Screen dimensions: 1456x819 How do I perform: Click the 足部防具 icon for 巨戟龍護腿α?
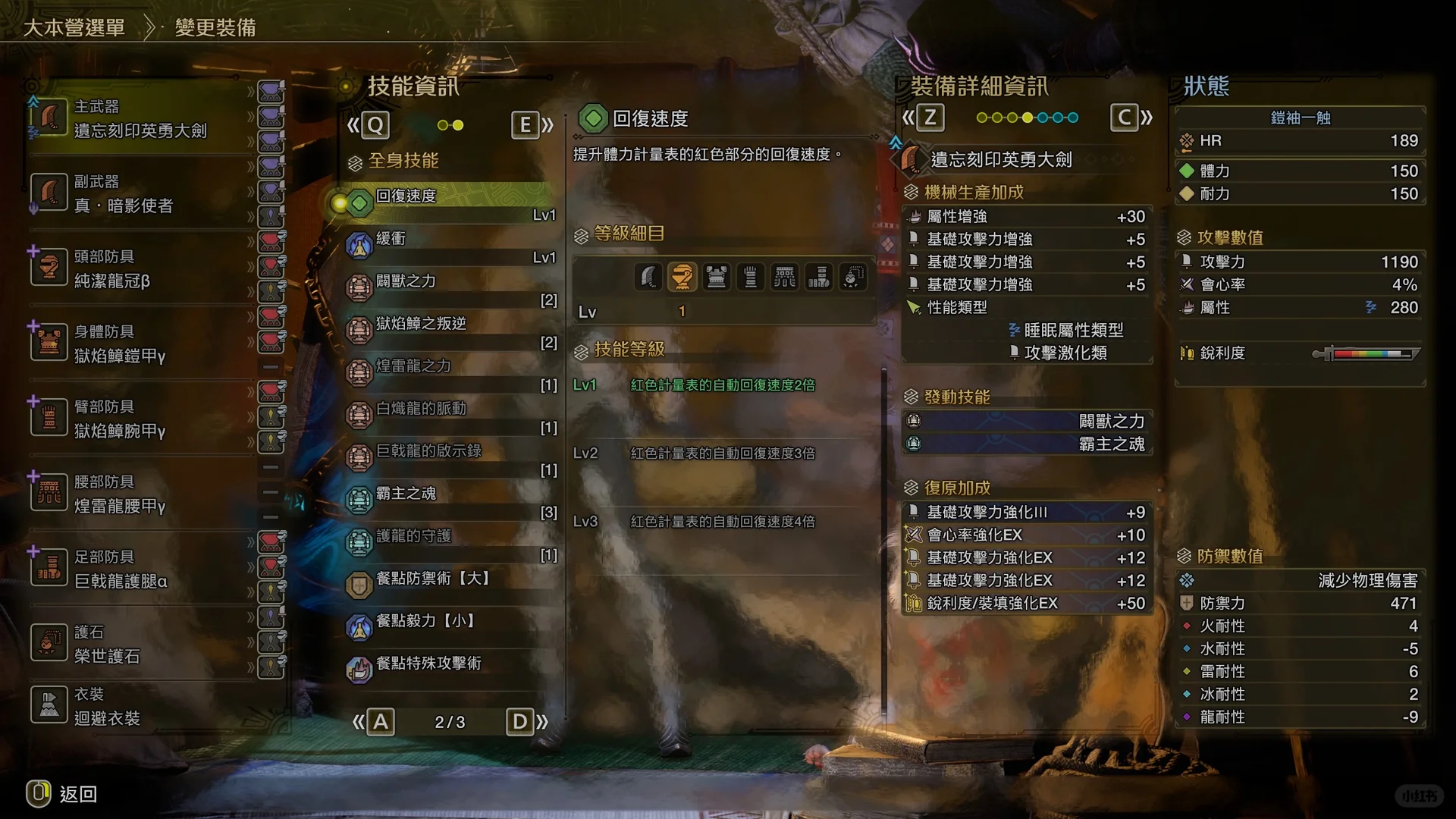(49, 567)
